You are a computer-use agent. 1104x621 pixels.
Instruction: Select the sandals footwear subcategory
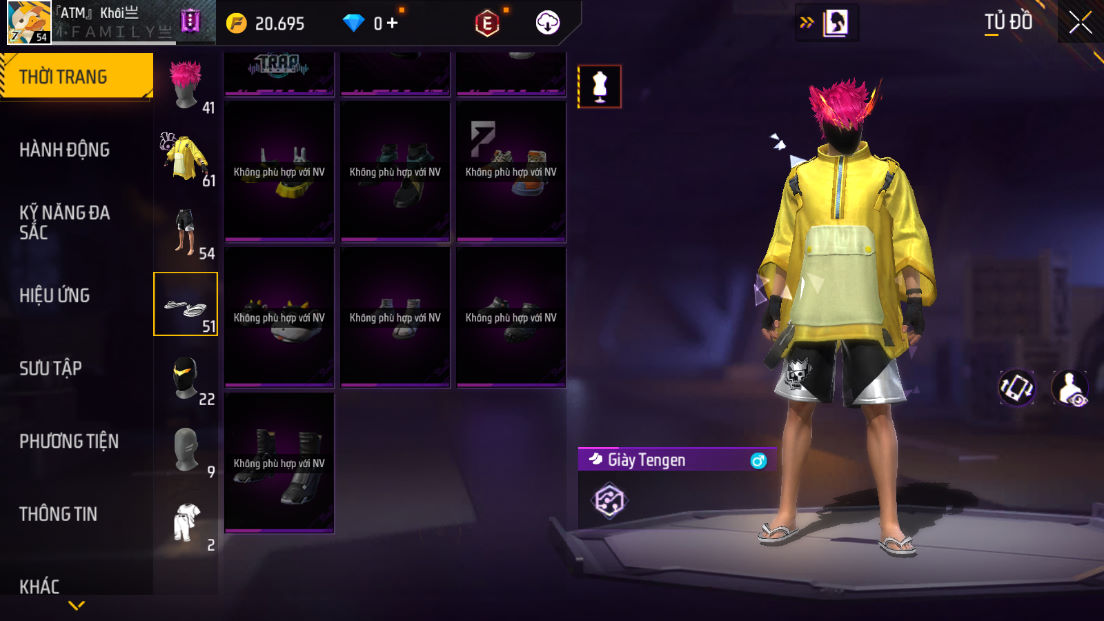click(x=185, y=304)
